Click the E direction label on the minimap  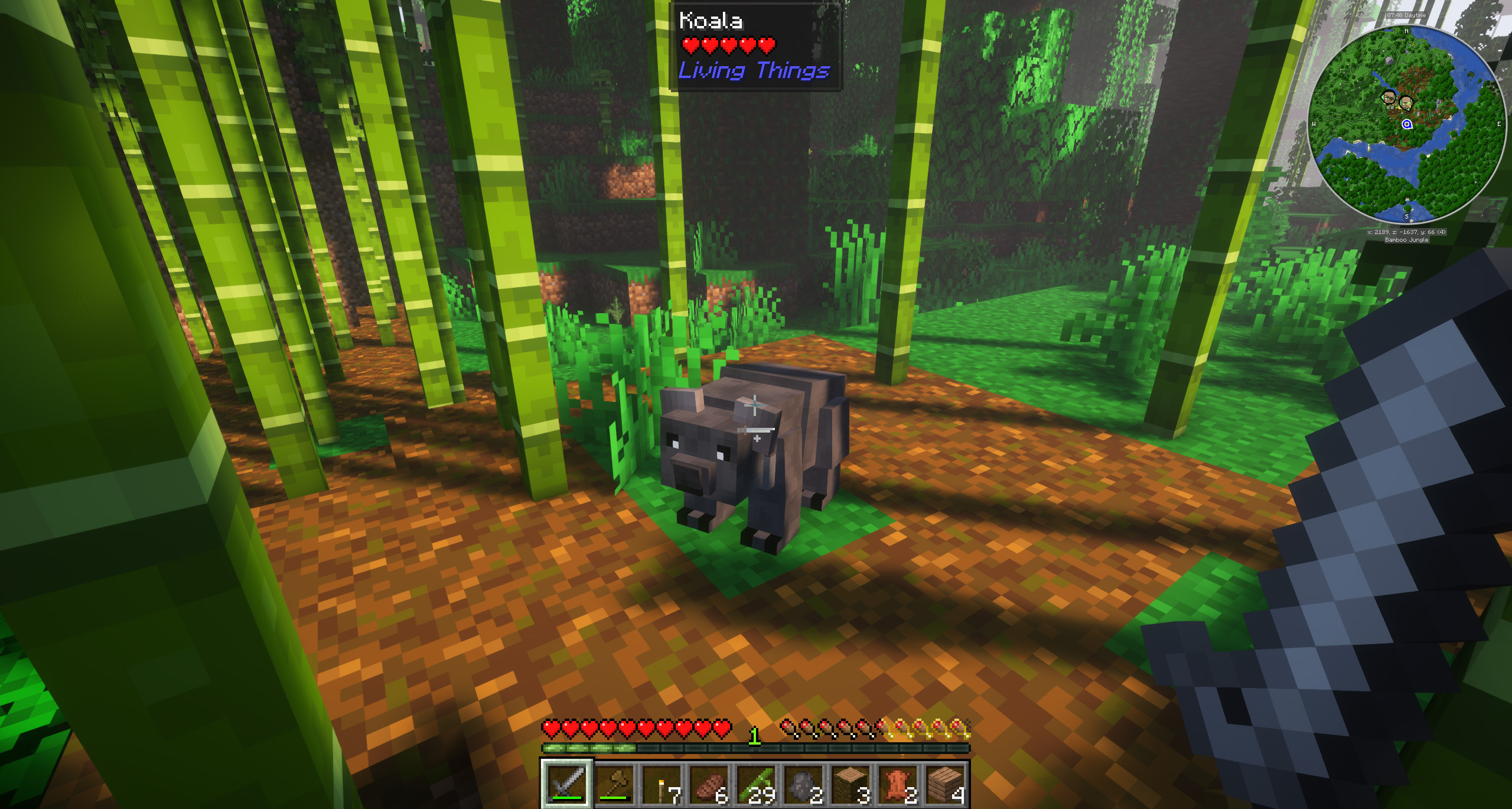(x=1499, y=124)
